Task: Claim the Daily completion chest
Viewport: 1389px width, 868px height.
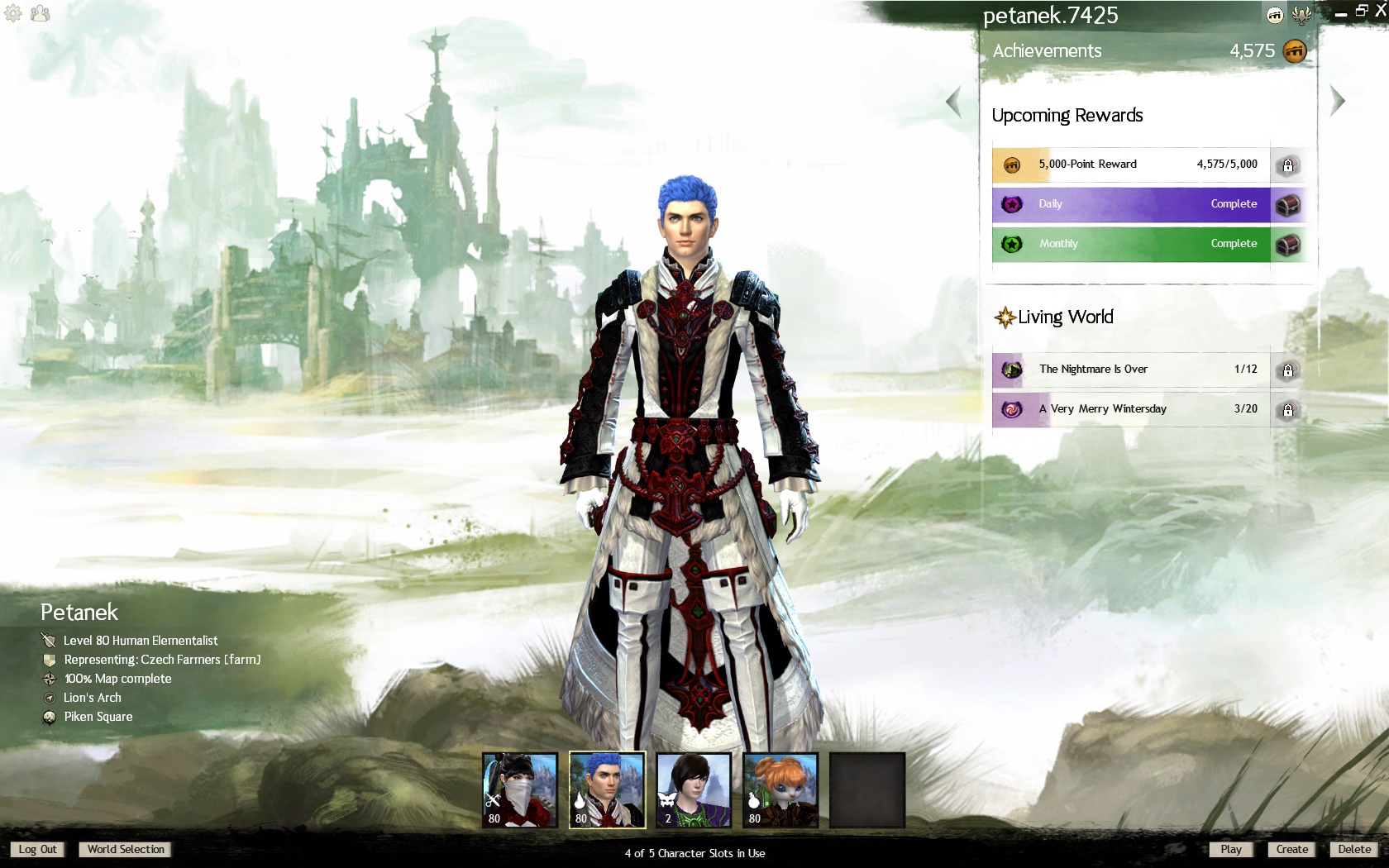Action: point(1287,204)
